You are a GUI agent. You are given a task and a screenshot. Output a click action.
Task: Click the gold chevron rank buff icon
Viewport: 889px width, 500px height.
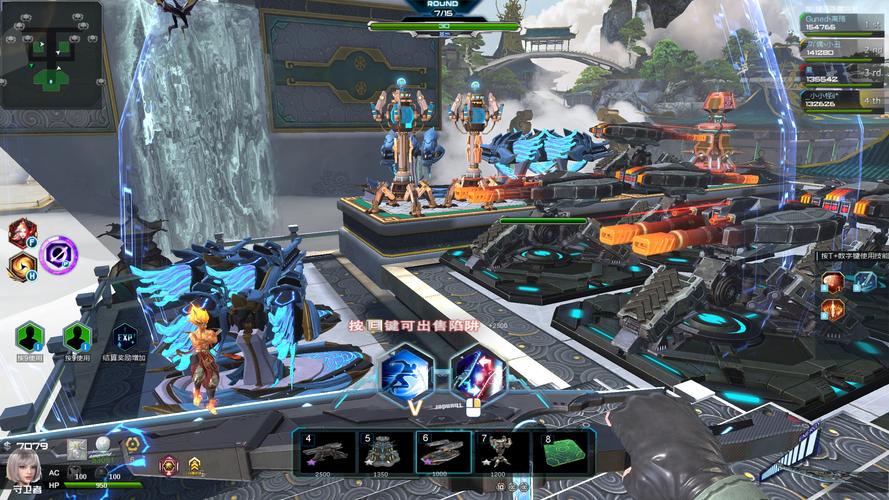point(194,465)
